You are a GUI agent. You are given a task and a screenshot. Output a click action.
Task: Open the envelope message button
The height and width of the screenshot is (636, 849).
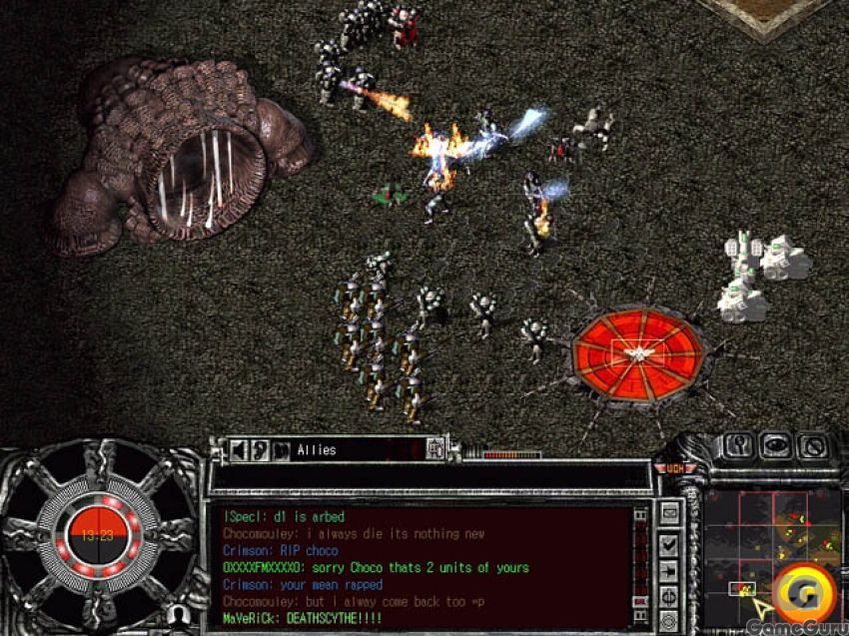click(x=668, y=515)
